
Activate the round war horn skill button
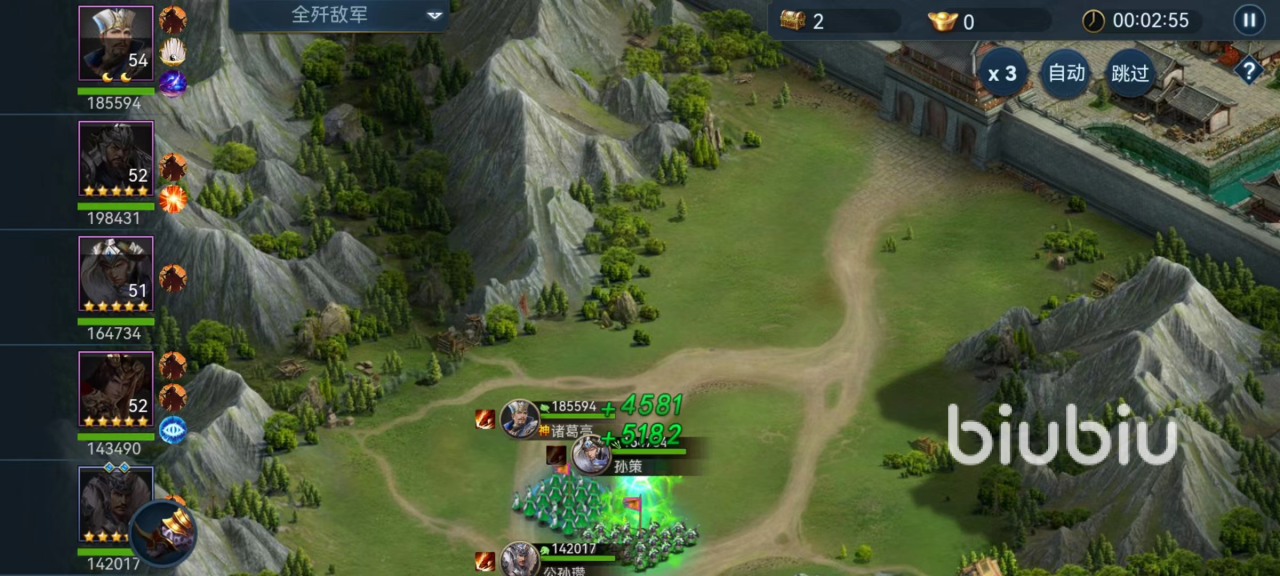[x=163, y=533]
